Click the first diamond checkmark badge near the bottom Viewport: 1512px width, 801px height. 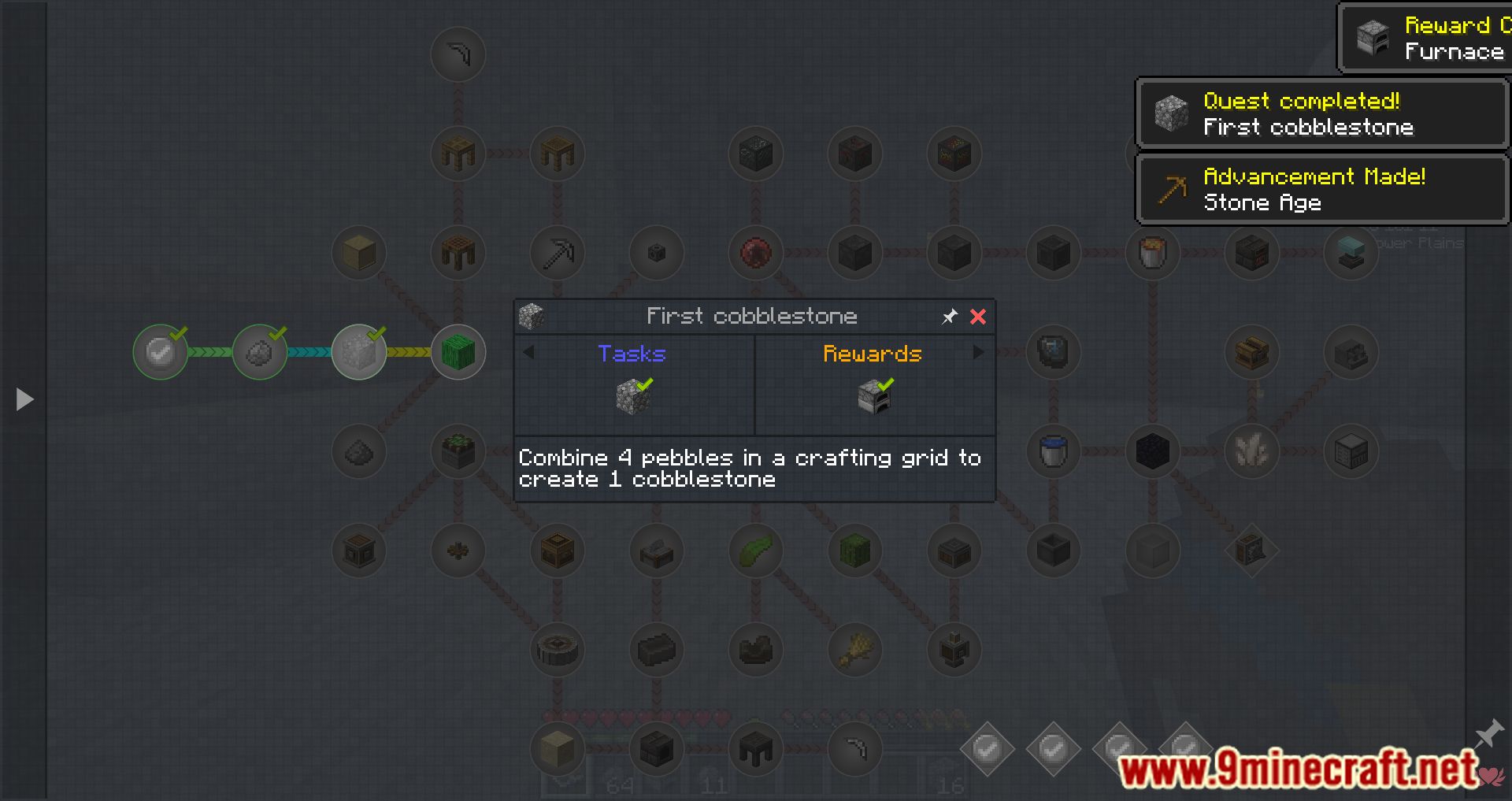click(x=989, y=749)
